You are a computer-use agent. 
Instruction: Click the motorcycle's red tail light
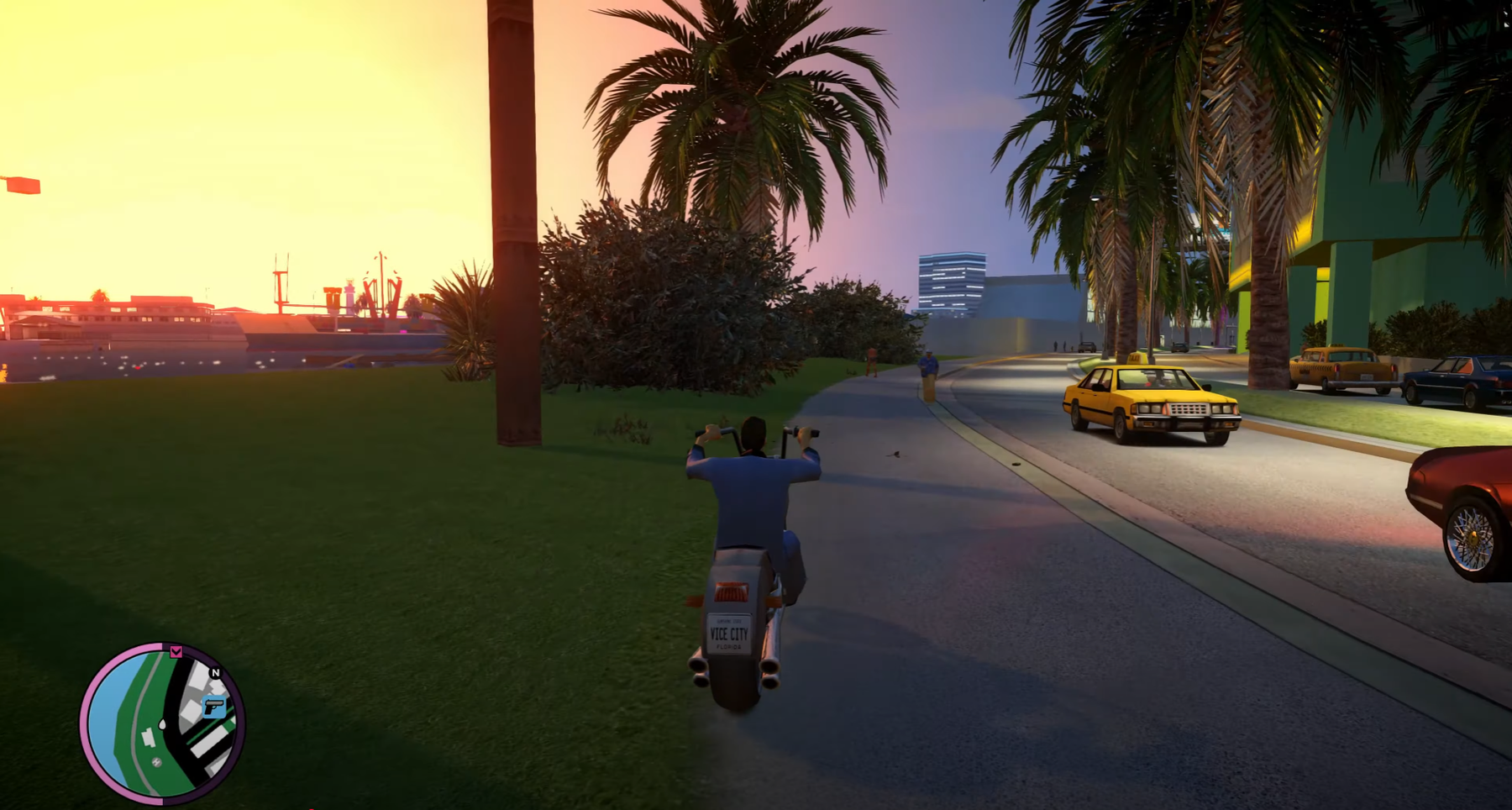(732, 590)
